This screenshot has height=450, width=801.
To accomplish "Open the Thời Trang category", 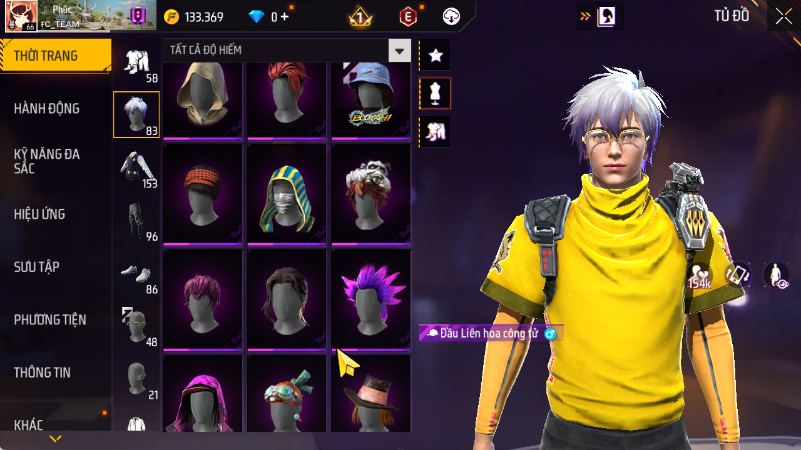I will [x=54, y=56].
